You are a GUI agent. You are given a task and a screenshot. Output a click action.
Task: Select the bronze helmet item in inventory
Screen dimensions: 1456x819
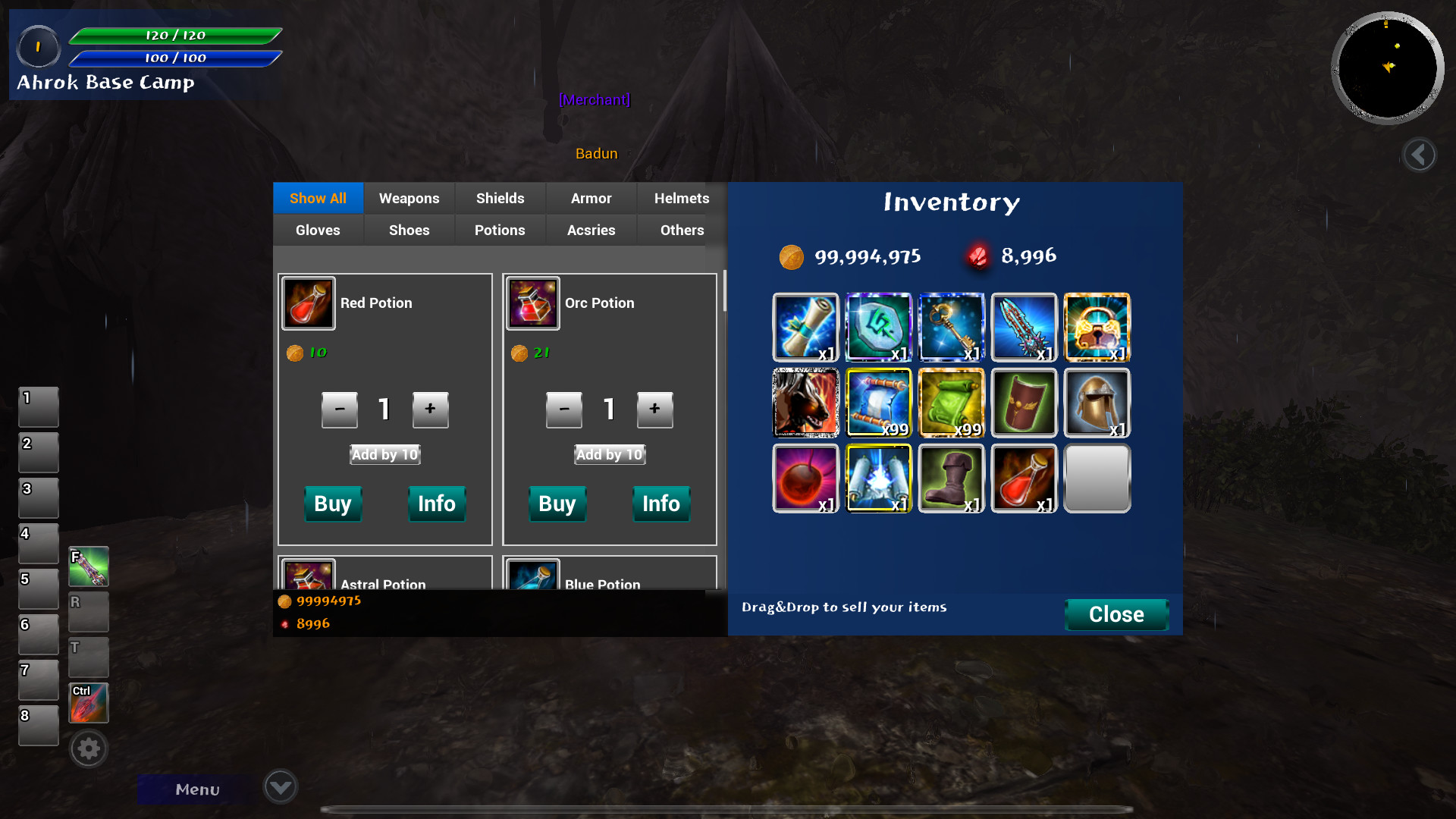1097,403
